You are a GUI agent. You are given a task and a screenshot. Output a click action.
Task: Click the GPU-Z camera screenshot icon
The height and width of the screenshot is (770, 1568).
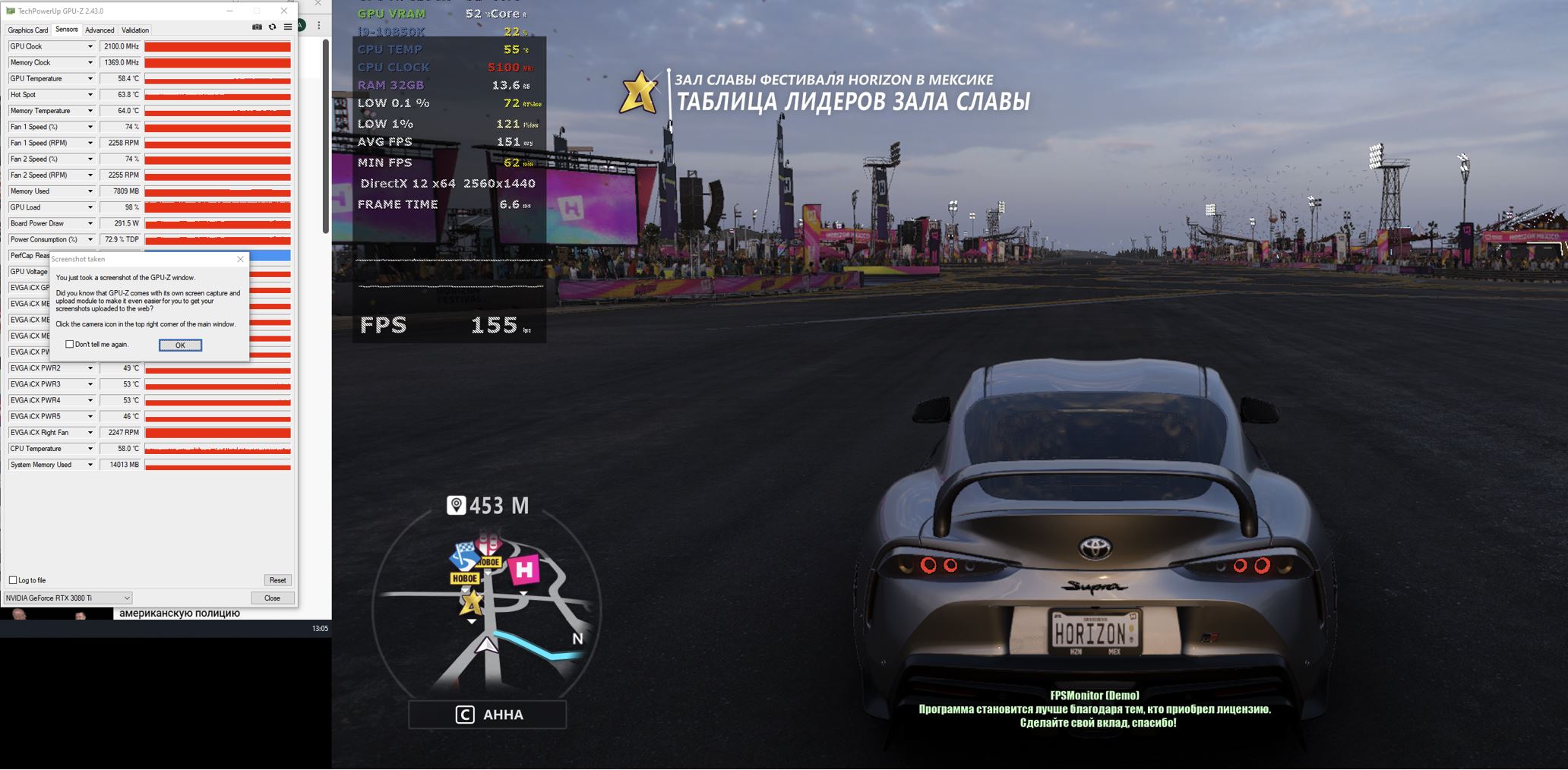tap(257, 27)
